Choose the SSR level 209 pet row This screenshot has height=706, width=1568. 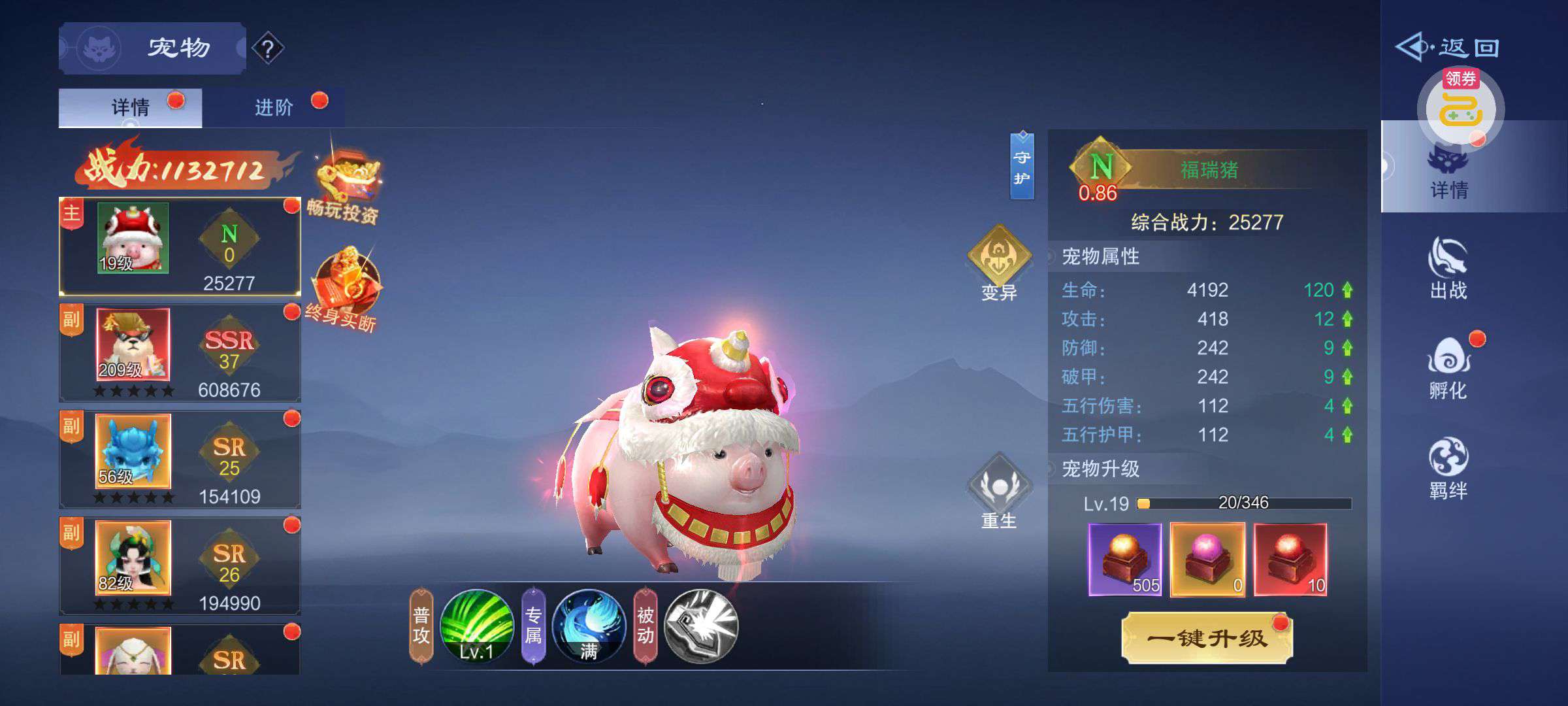pyautogui.click(x=180, y=353)
